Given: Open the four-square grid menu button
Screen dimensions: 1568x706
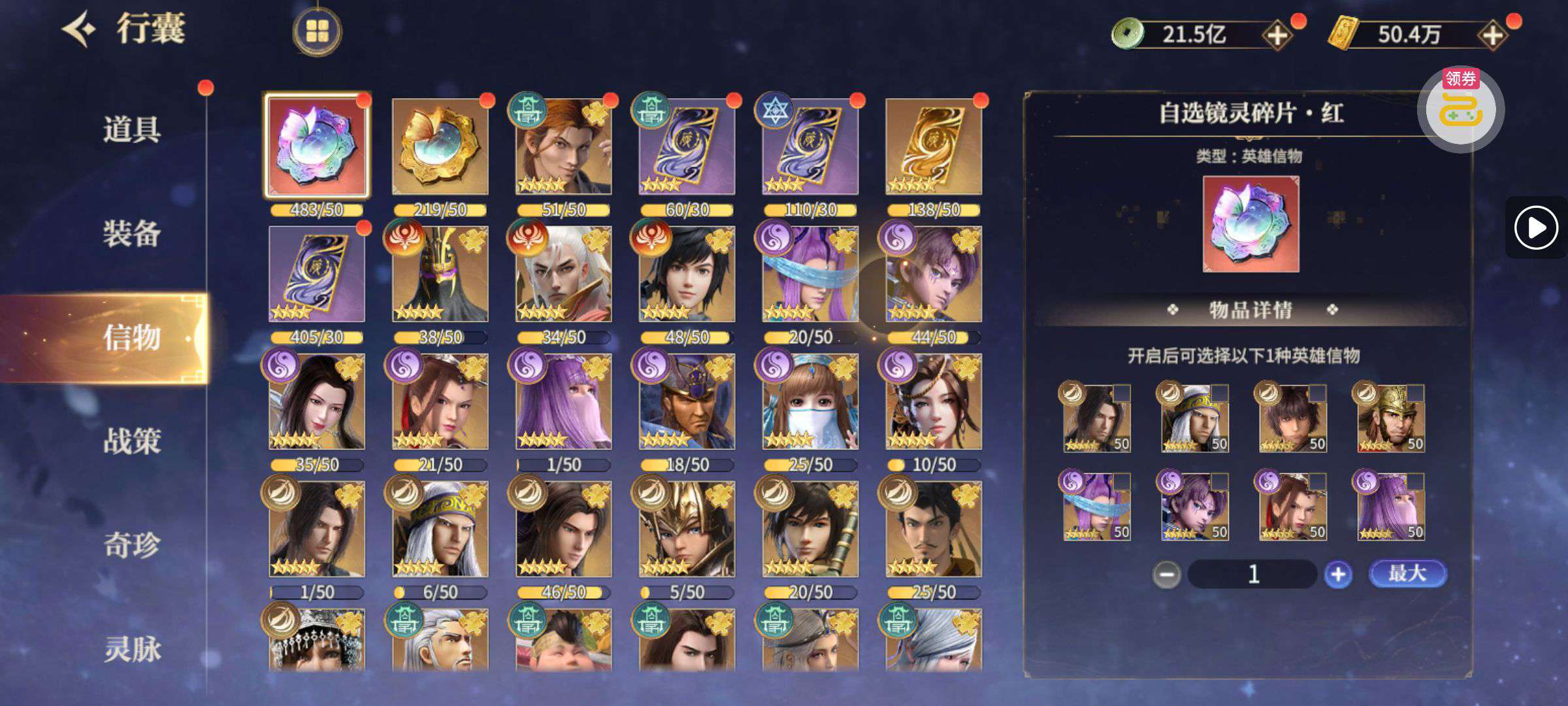Looking at the screenshot, I should [317, 31].
